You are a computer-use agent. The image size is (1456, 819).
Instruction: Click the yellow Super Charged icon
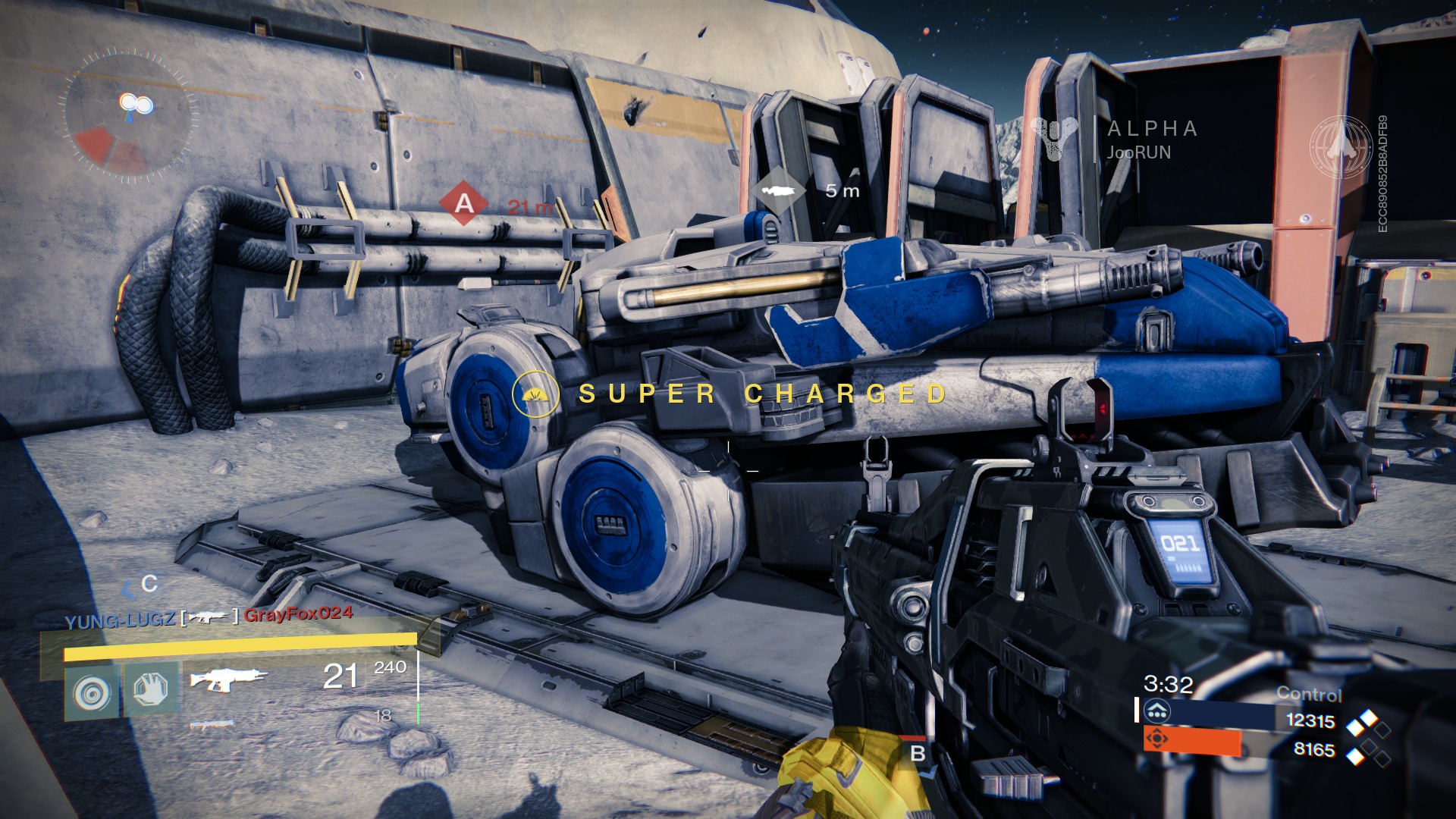[x=535, y=394]
